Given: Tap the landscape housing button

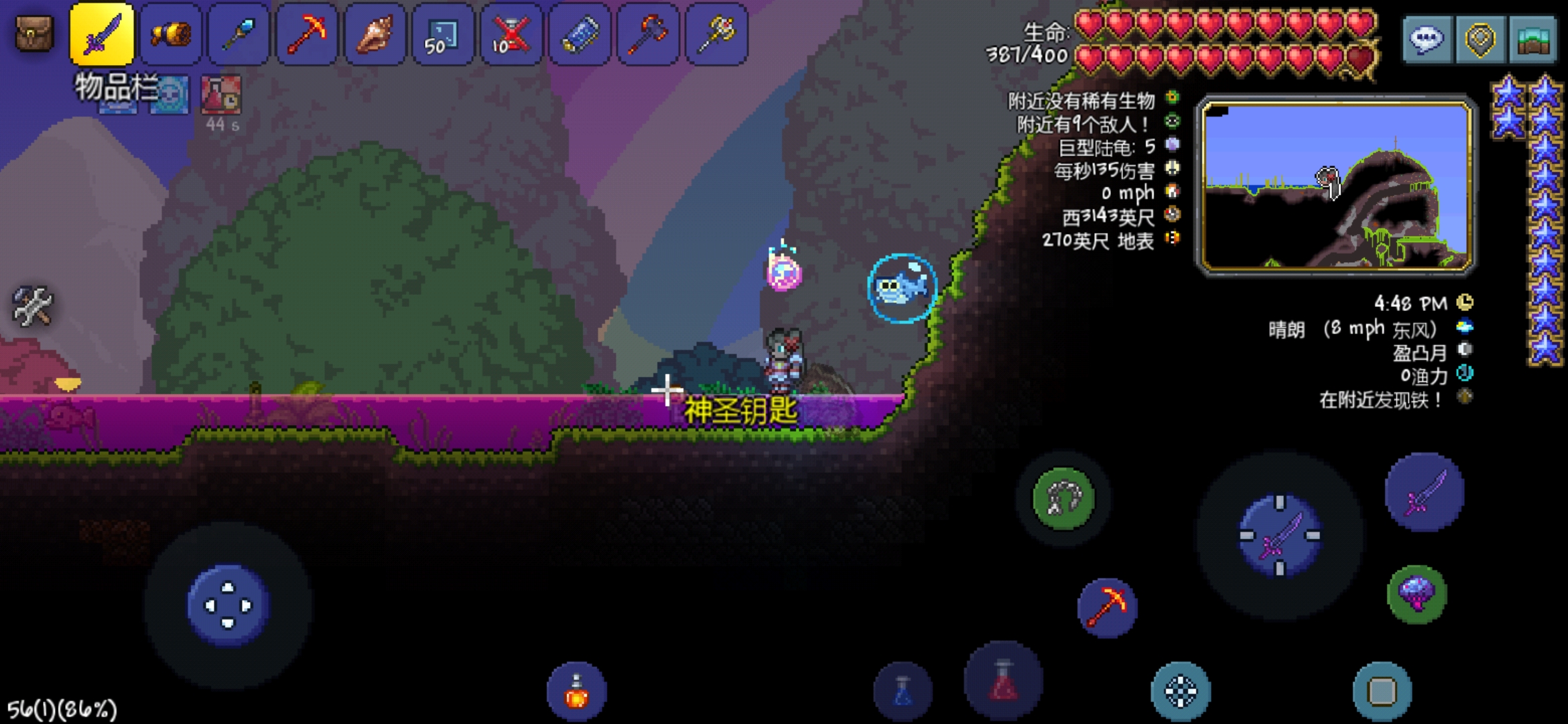Looking at the screenshot, I should pyautogui.click(x=1532, y=40).
